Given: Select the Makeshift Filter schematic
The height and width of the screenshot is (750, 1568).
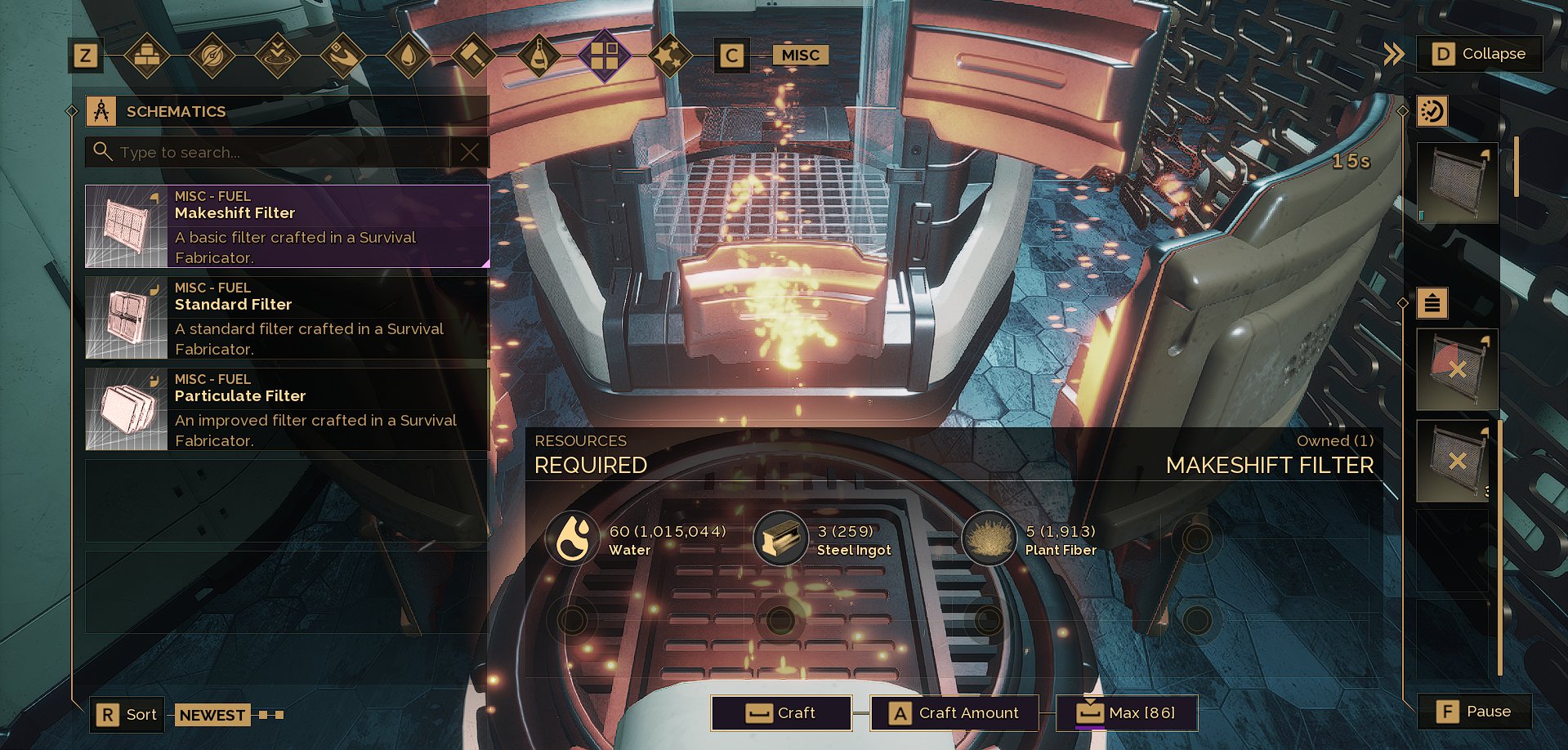Looking at the screenshot, I should tap(287, 226).
